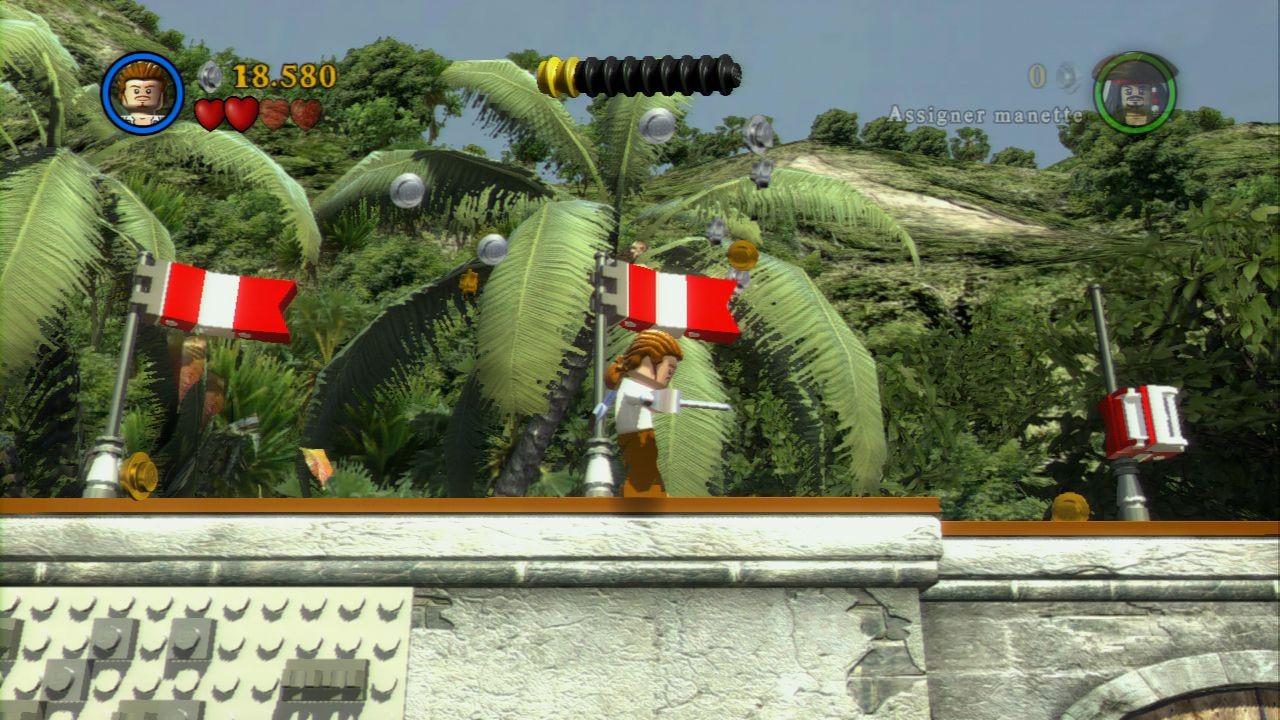Click the Jack Sparrow player two portrait
This screenshot has height=720, width=1280.
tap(1134, 93)
